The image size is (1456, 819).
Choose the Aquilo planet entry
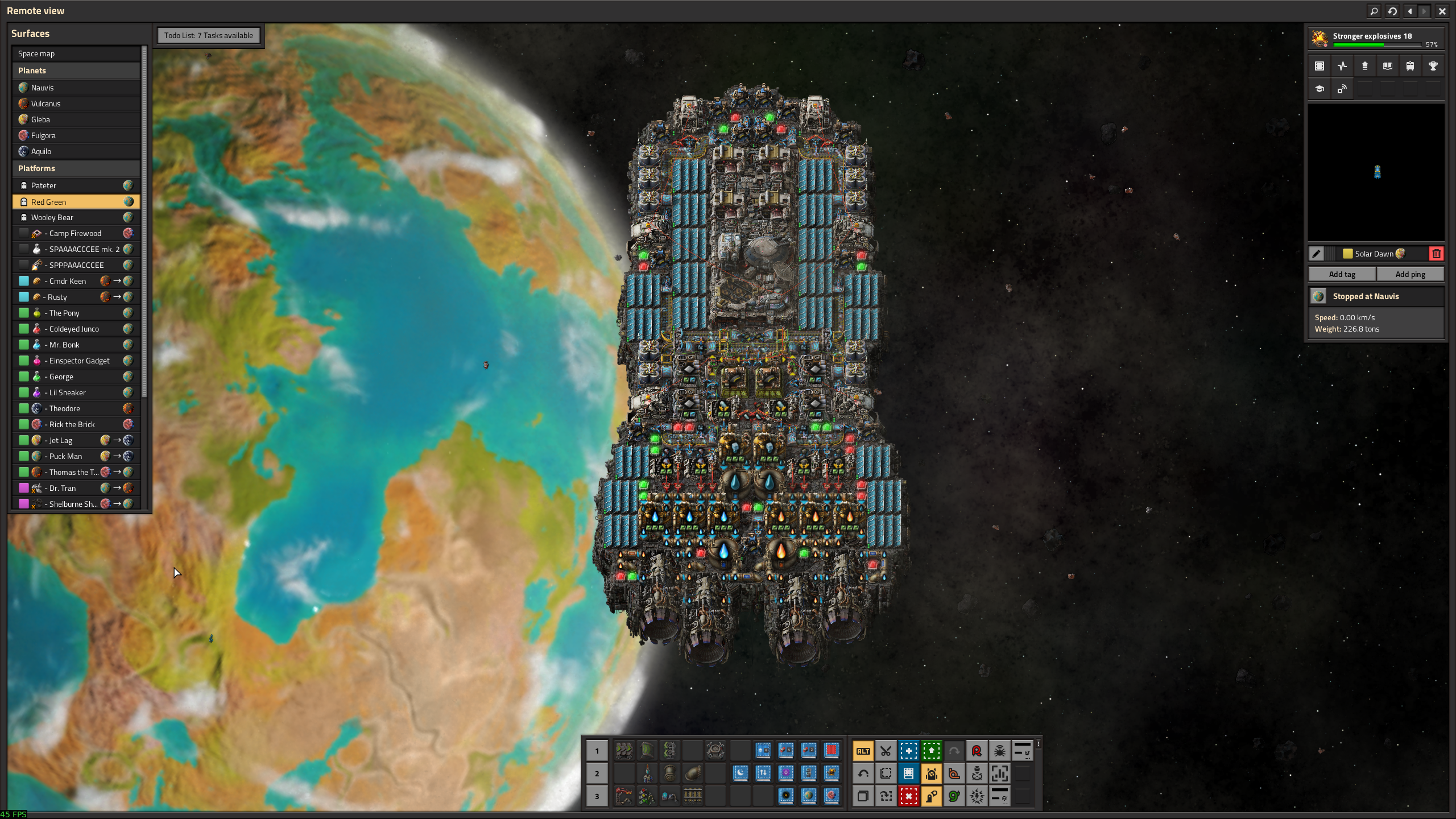point(76,151)
